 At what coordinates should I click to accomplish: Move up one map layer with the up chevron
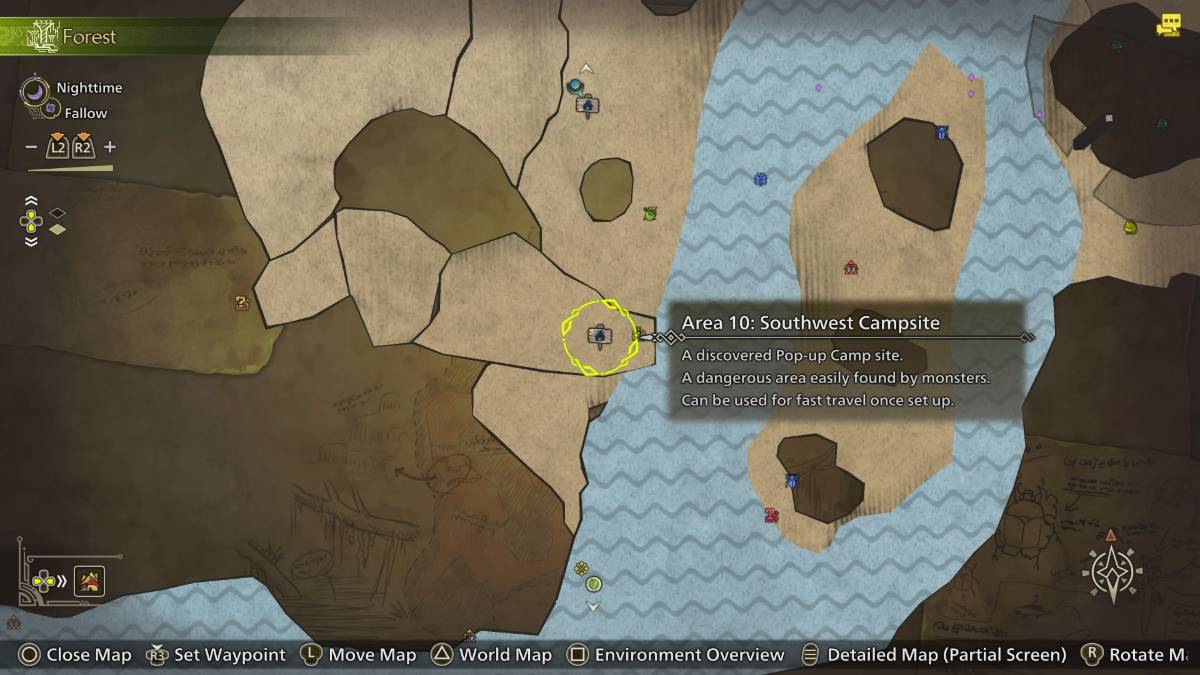point(31,201)
